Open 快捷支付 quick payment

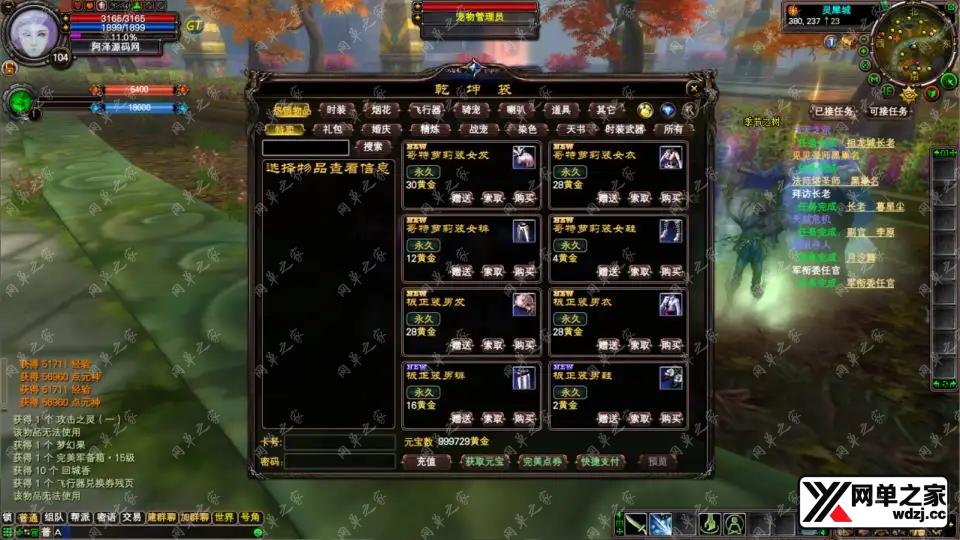tap(600, 462)
